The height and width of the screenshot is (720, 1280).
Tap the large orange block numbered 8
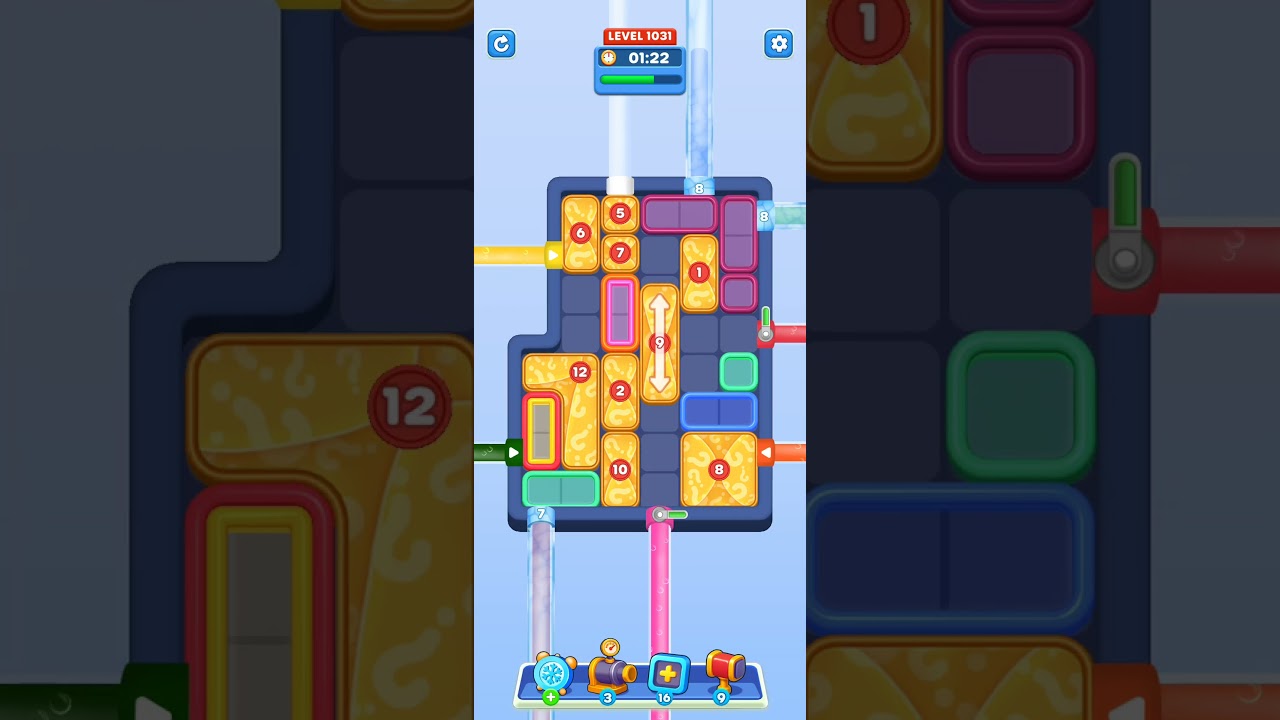tap(718, 467)
